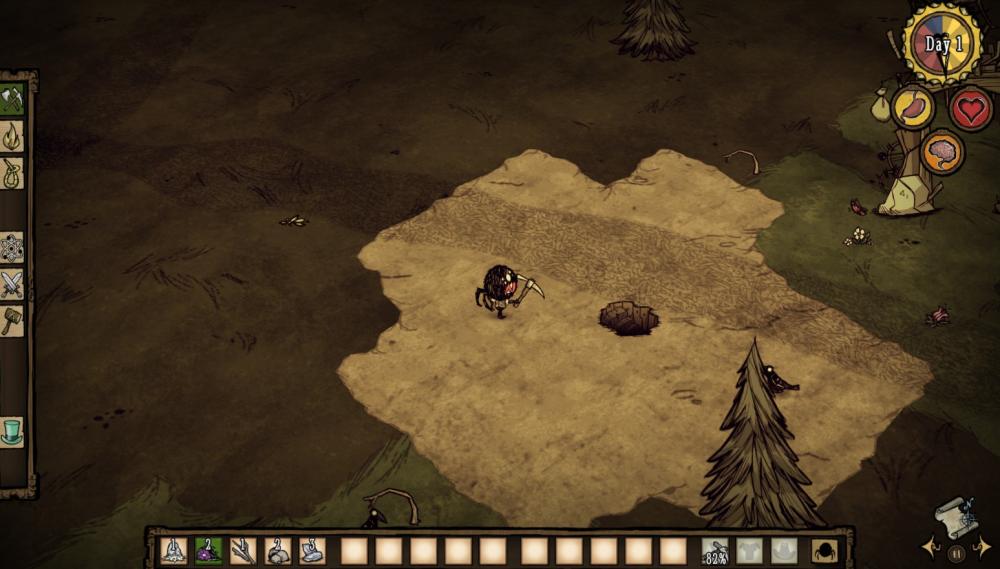The image size is (1000, 569).
Task: Select the twigs inventory slot
Action: (x=243, y=551)
